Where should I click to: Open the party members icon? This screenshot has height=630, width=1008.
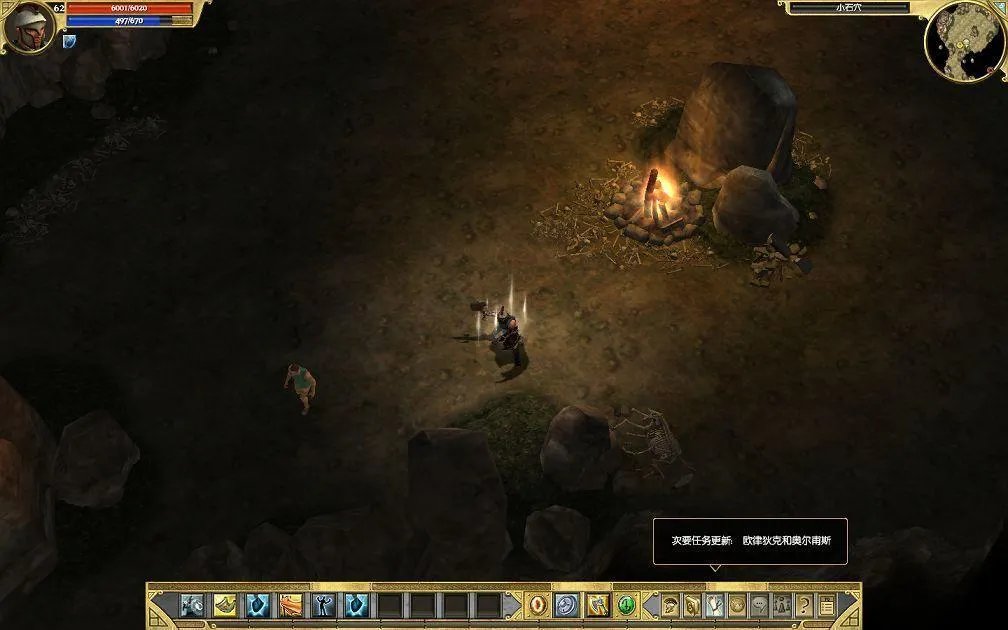[782, 605]
